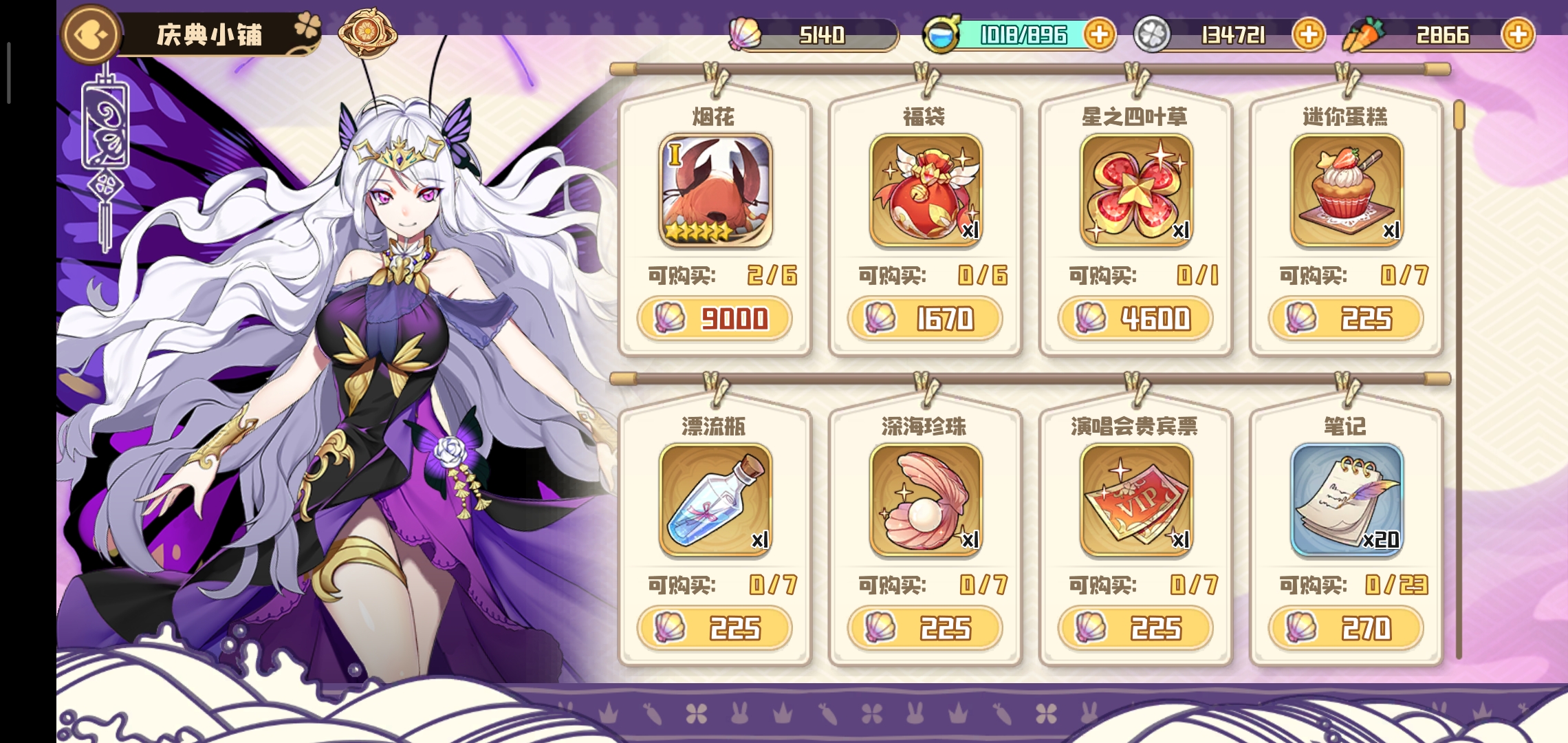1568x743 pixels.
Task: Inspect the VIP concert ticket icon
Action: click(x=1136, y=500)
